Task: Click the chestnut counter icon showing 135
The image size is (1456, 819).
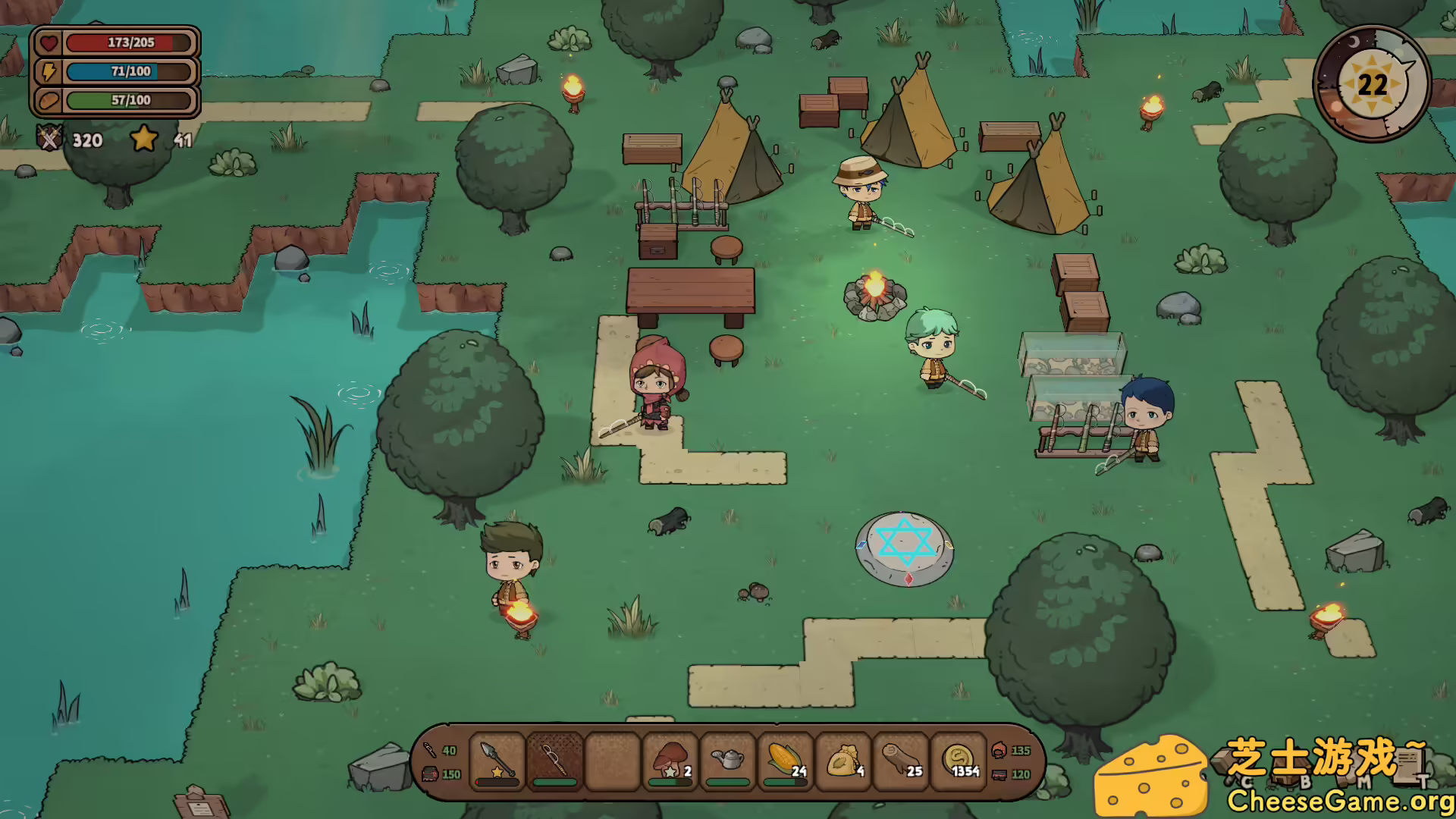Action: tap(999, 750)
